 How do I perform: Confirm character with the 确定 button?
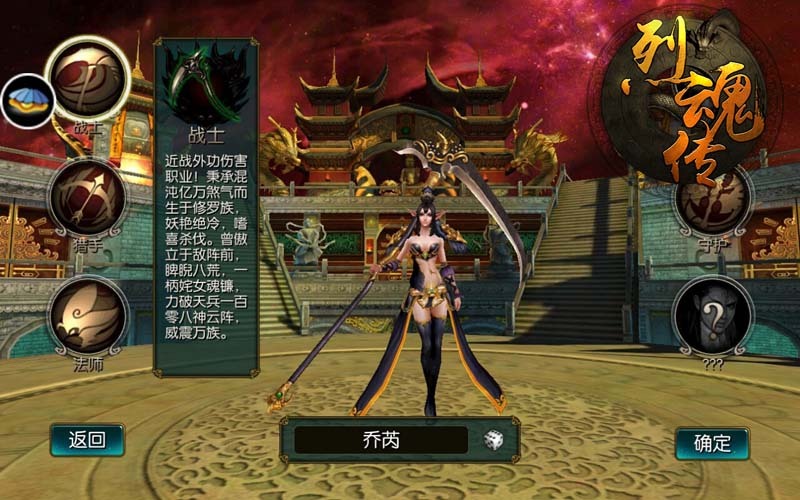pyautogui.click(x=712, y=443)
